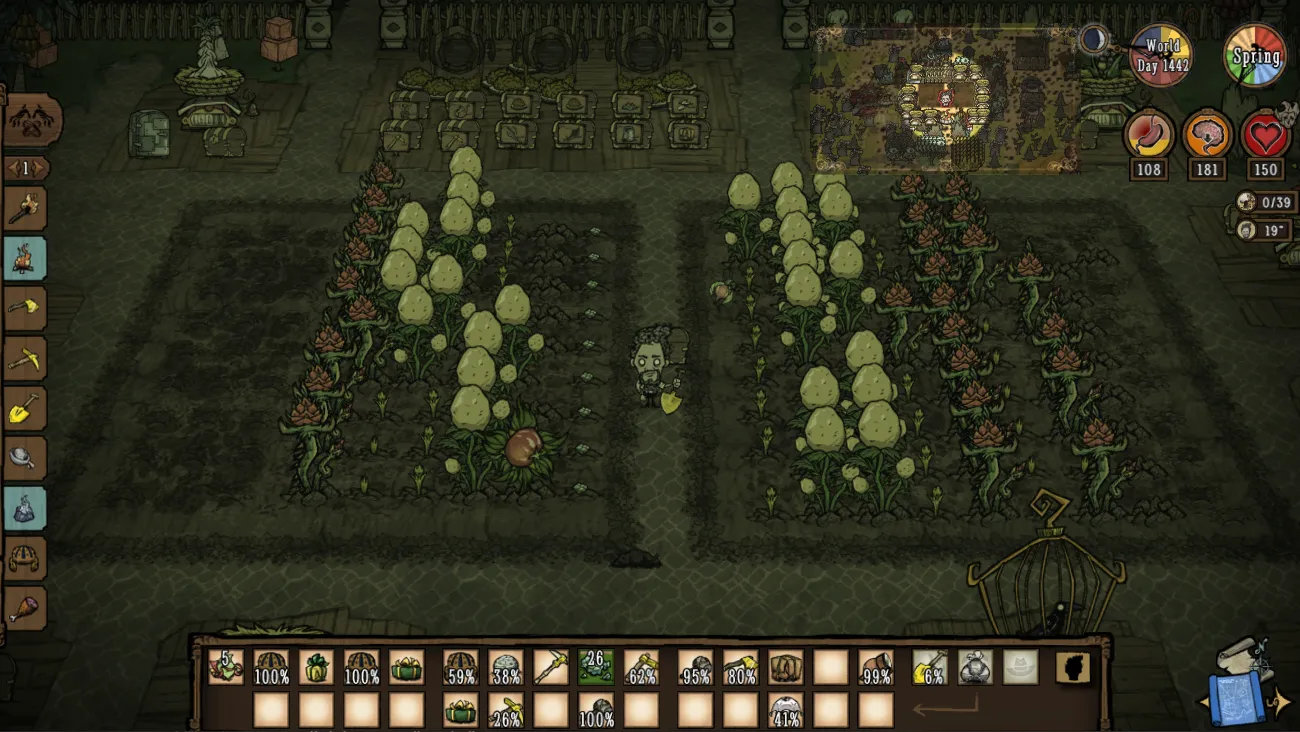
Task: Select the stack of 26 items
Action: 596,667
